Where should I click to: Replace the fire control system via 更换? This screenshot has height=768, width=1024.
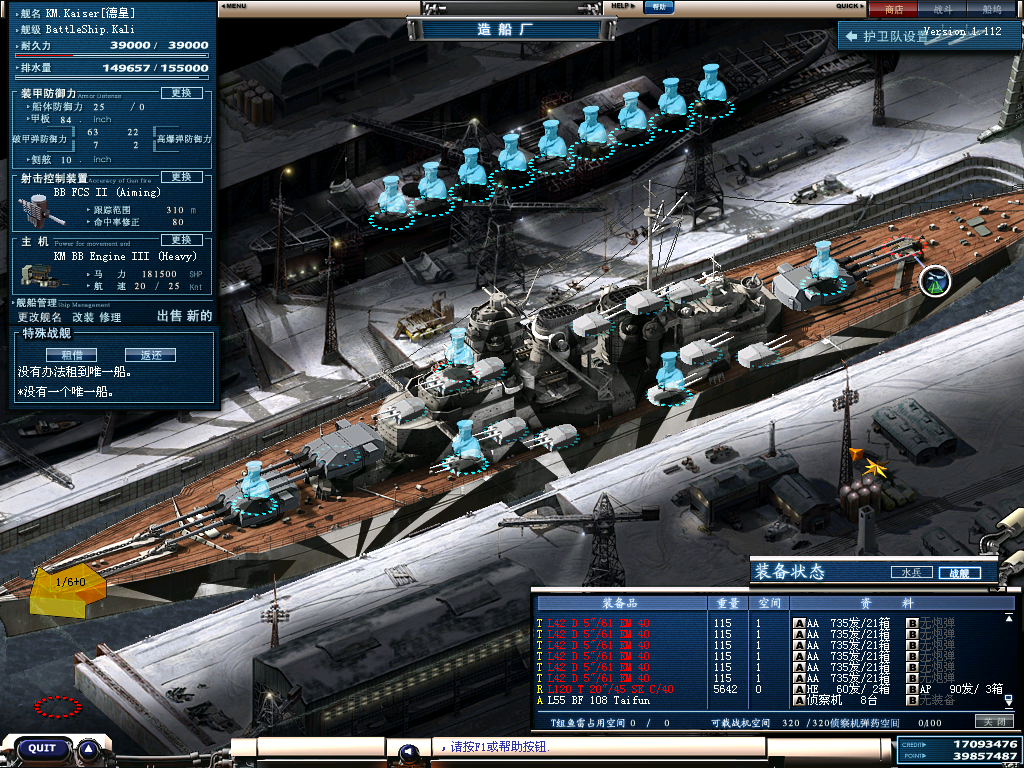[x=181, y=177]
